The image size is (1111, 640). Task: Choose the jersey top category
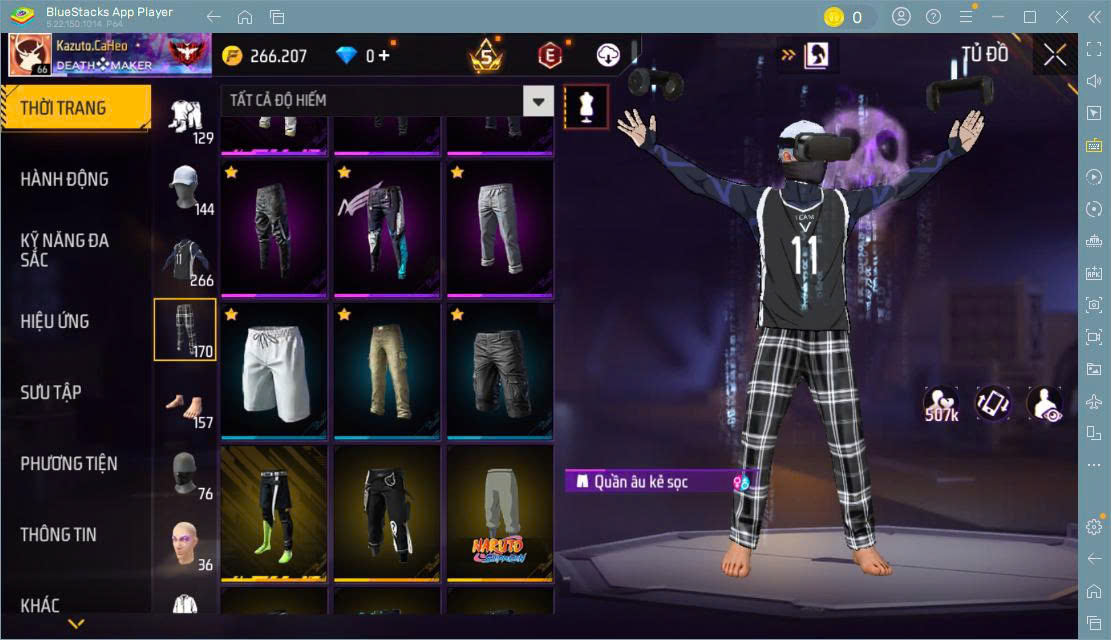click(185, 259)
